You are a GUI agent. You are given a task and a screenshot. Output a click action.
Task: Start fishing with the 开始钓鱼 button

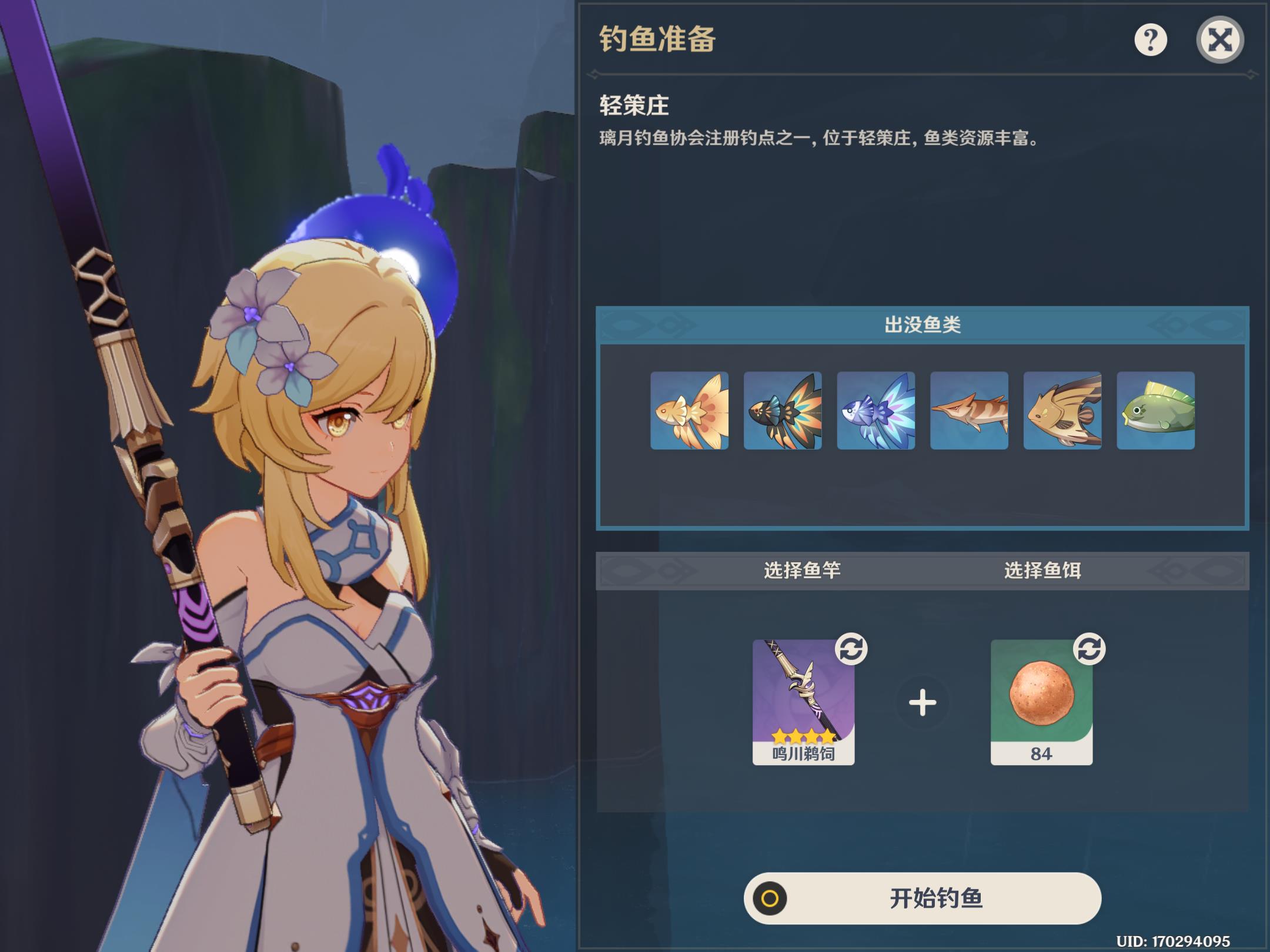[x=922, y=898]
